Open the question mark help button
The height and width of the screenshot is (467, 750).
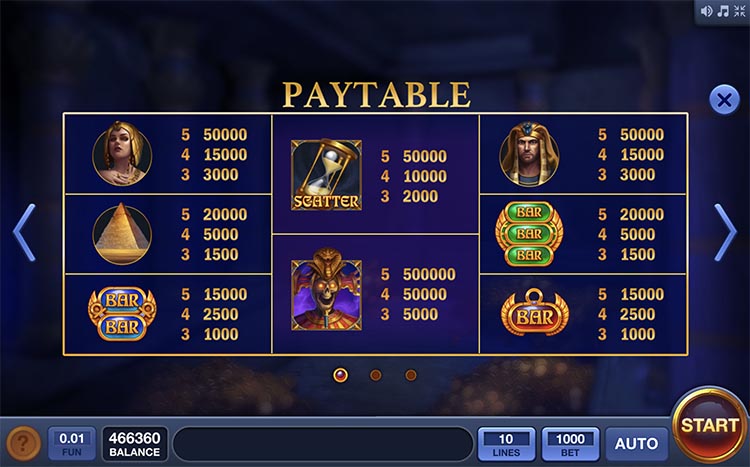click(23, 444)
